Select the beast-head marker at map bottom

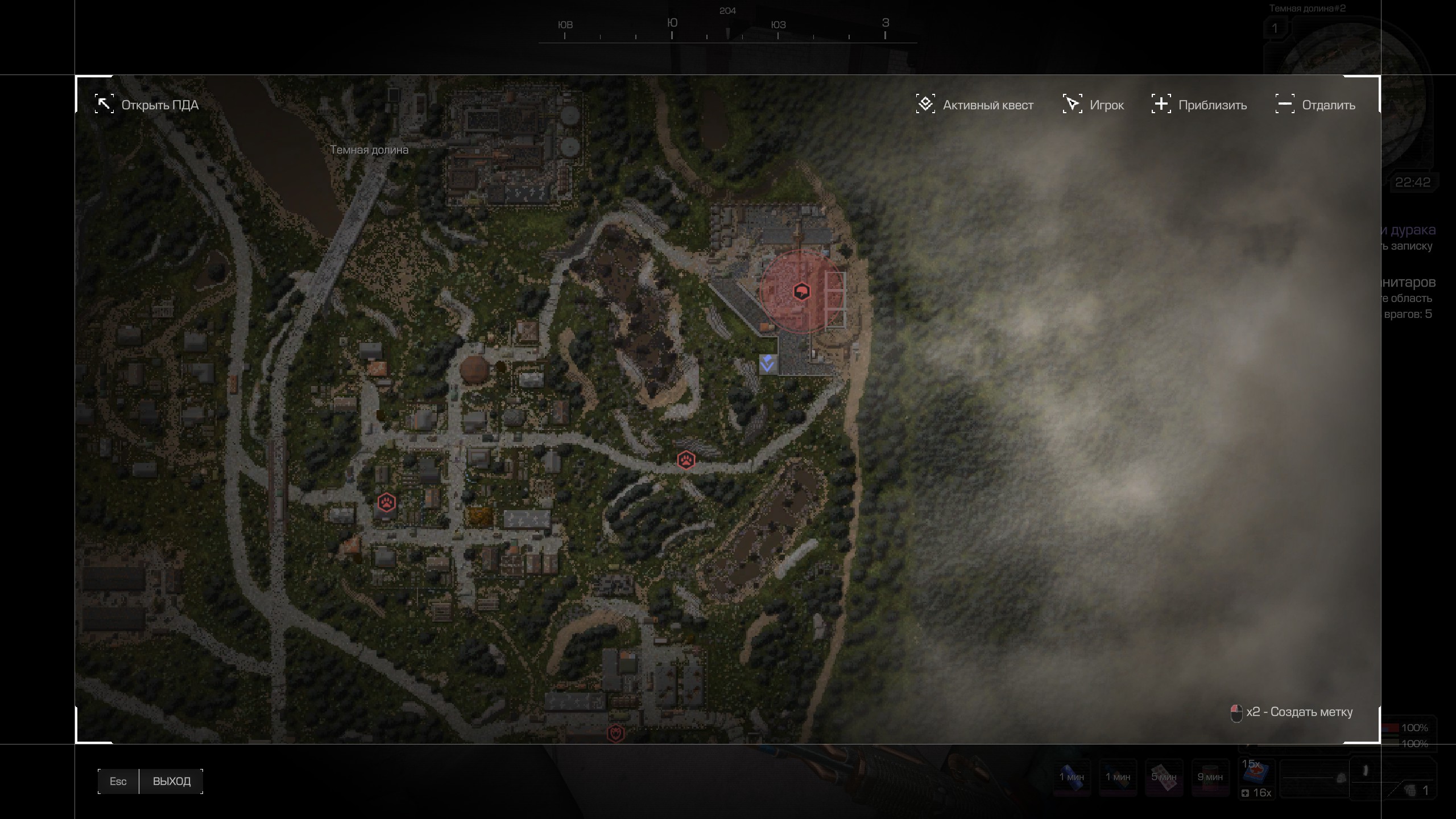615,733
